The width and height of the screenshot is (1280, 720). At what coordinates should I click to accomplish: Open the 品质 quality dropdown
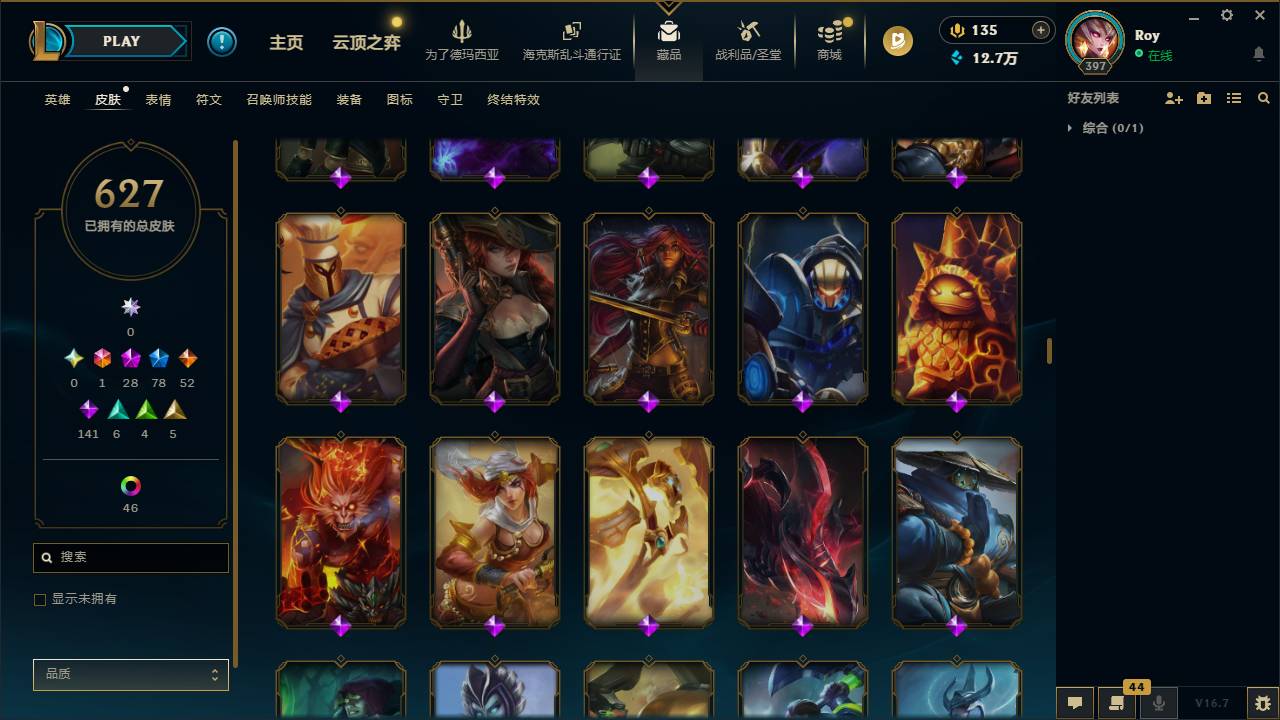[x=130, y=674]
